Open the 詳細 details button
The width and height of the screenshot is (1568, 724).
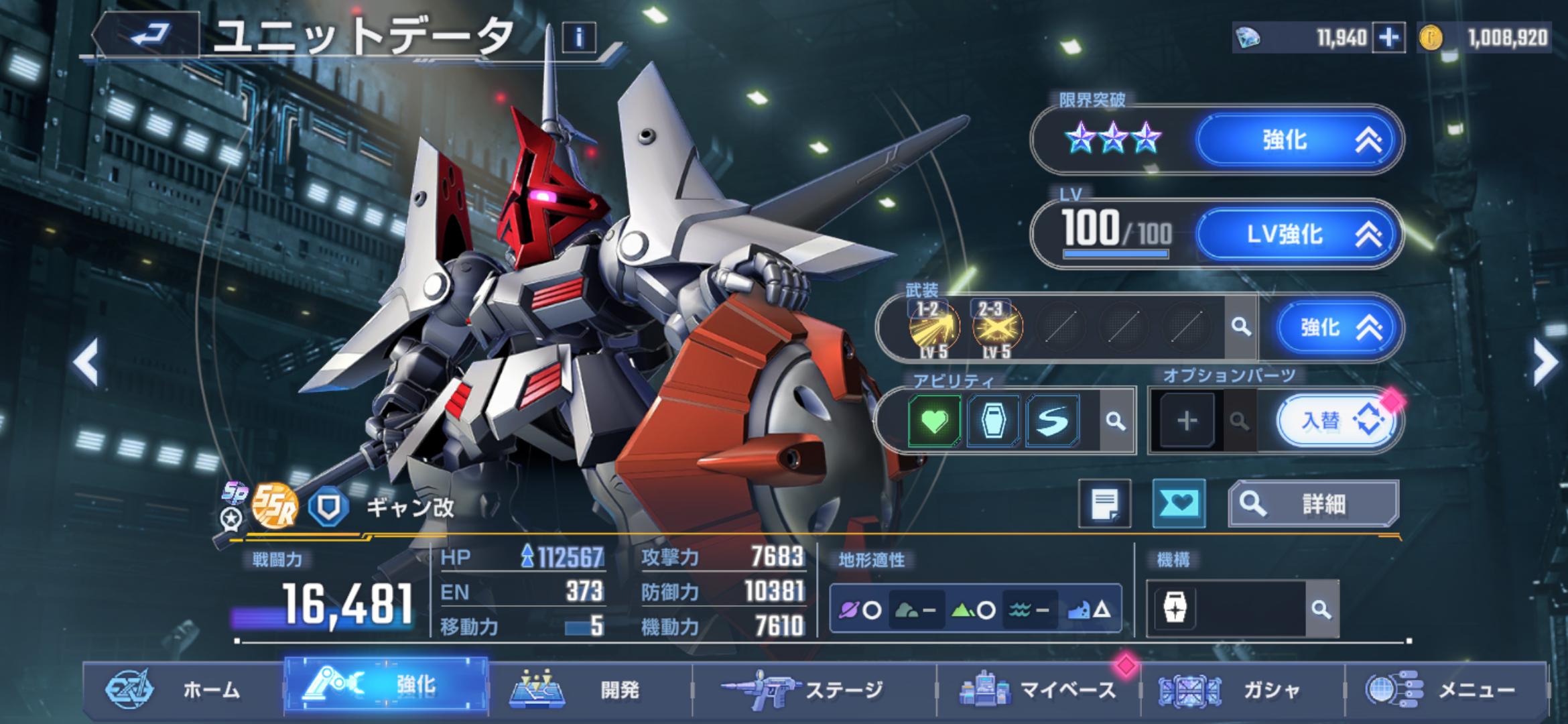pyautogui.click(x=1313, y=503)
